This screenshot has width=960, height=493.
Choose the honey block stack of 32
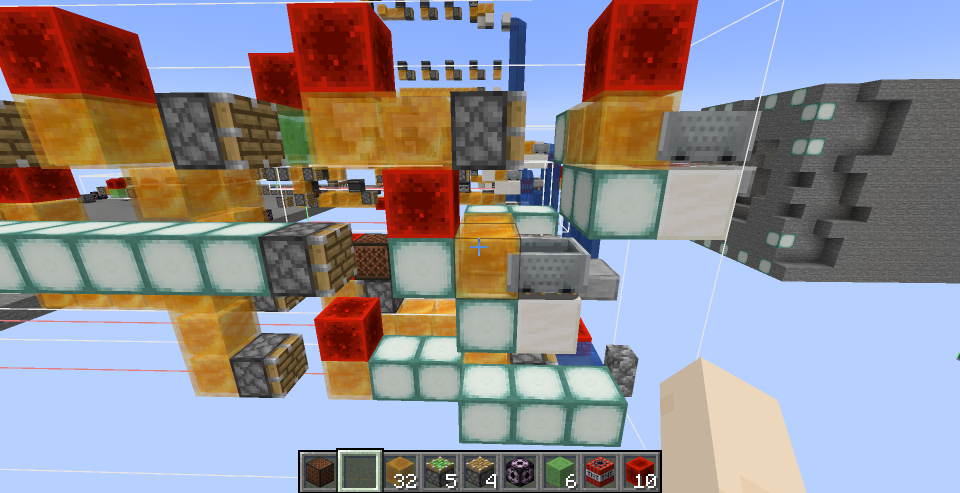tap(400, 471)
